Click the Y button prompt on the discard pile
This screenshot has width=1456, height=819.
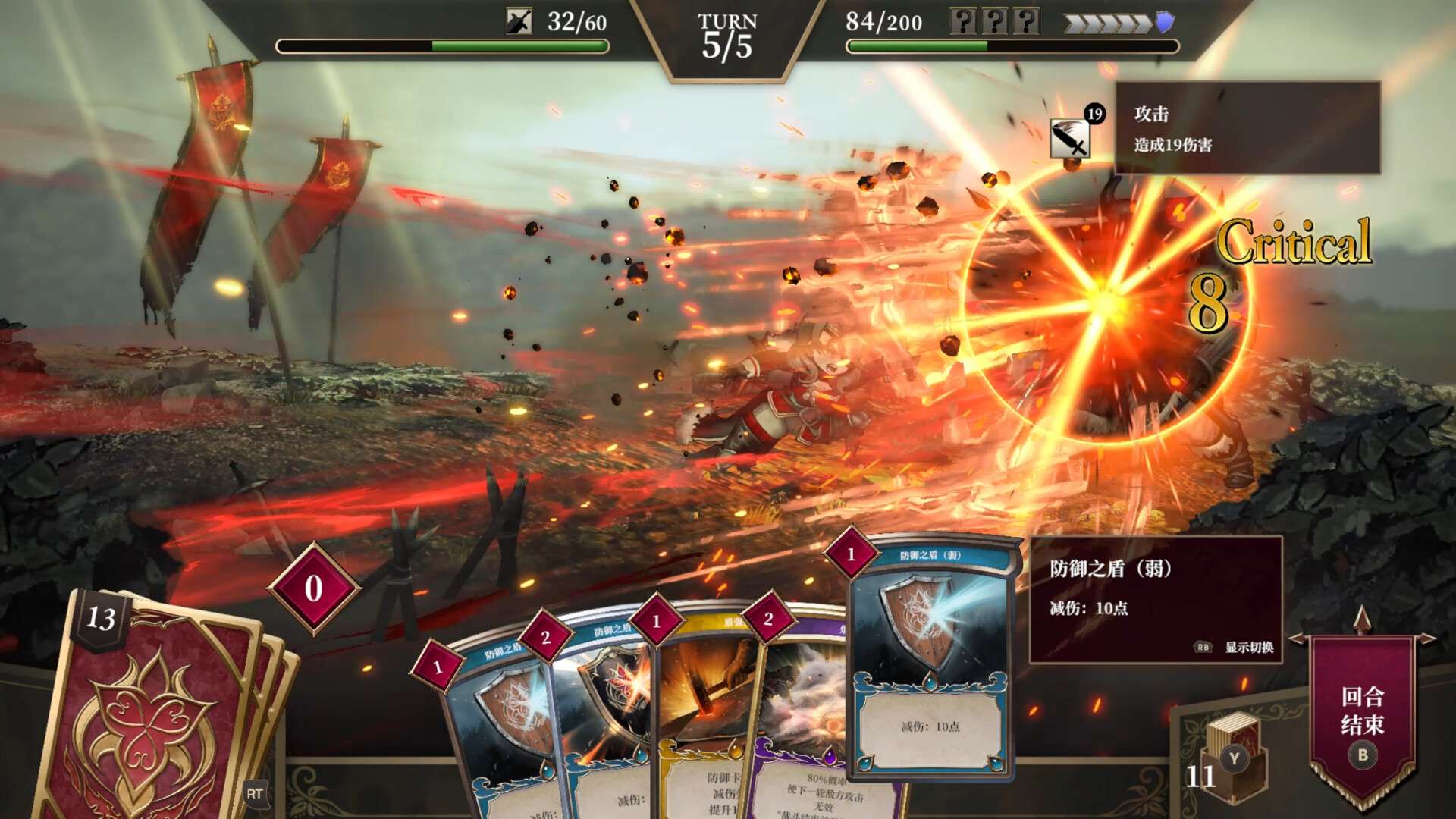coord(1234,757)
